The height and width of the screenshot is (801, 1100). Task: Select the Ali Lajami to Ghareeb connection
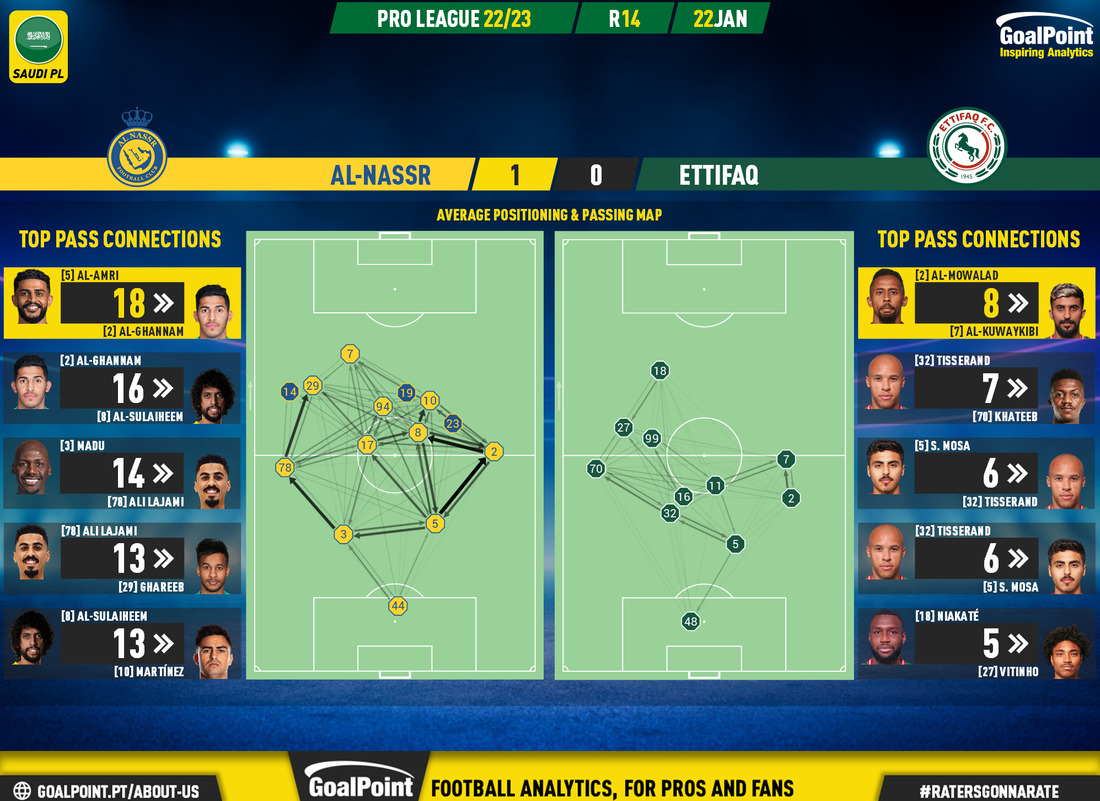click(122, 558)
